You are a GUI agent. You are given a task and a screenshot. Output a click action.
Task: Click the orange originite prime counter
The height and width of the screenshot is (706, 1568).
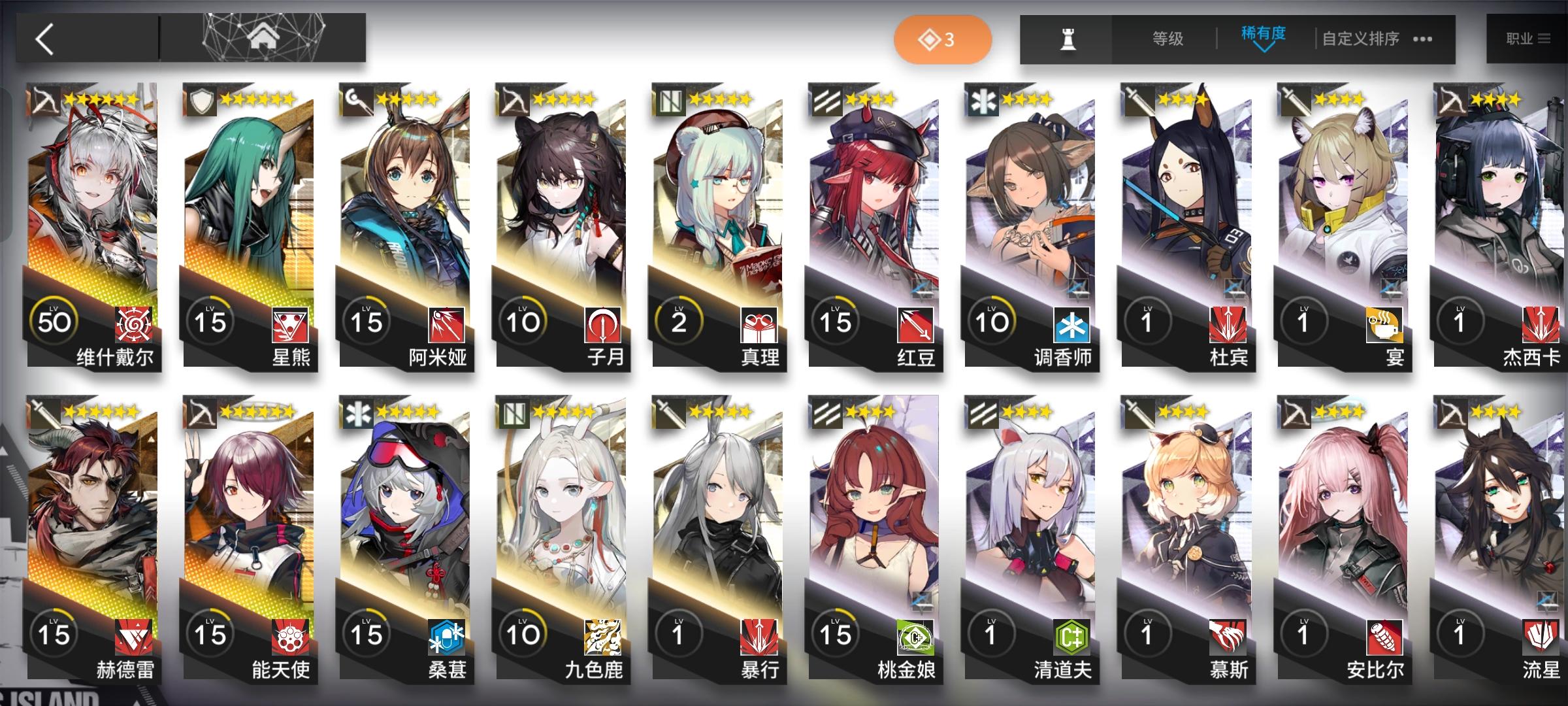[942, 39]
